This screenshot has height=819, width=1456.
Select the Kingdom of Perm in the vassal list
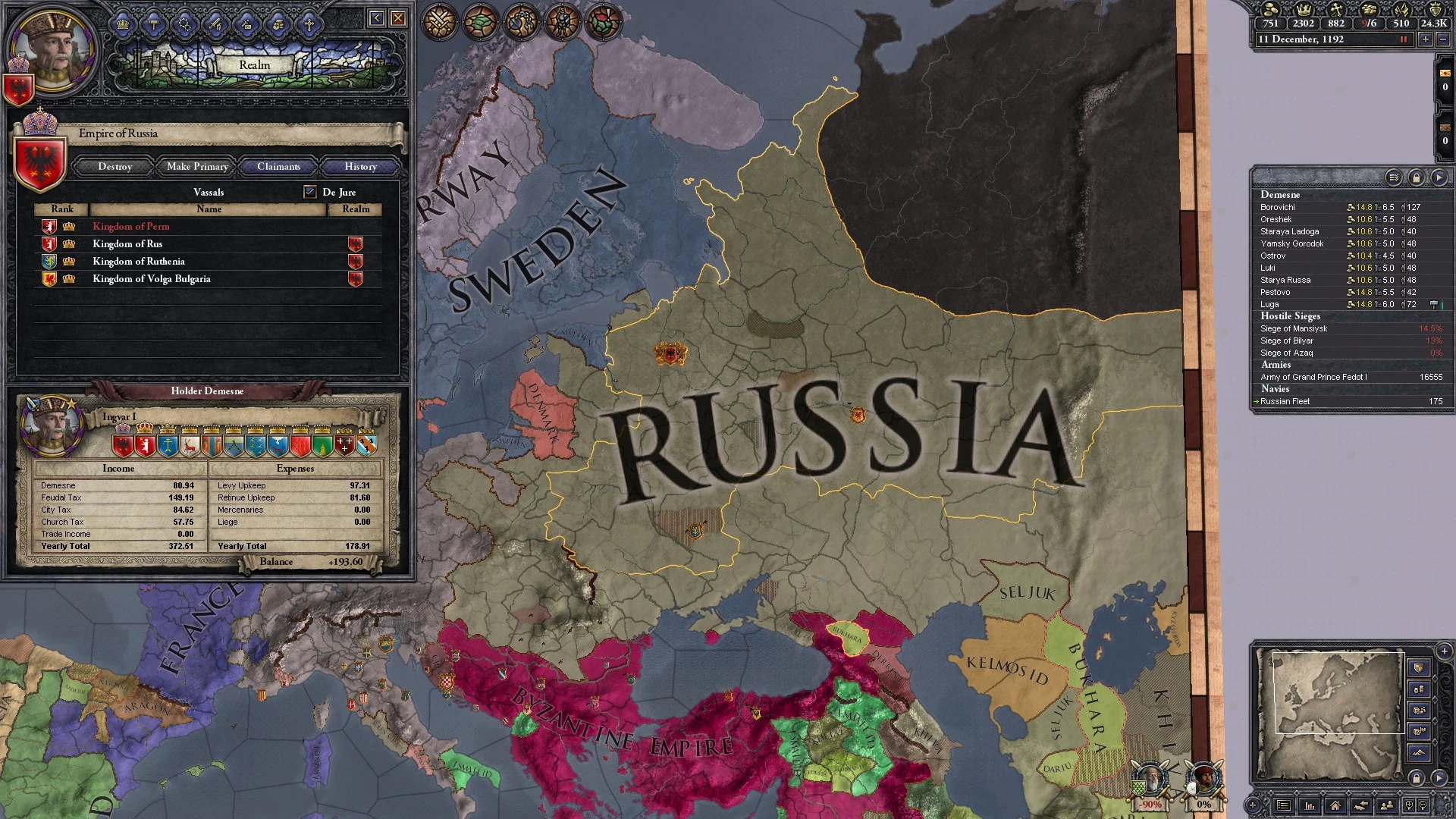click(x=130, y=226)
